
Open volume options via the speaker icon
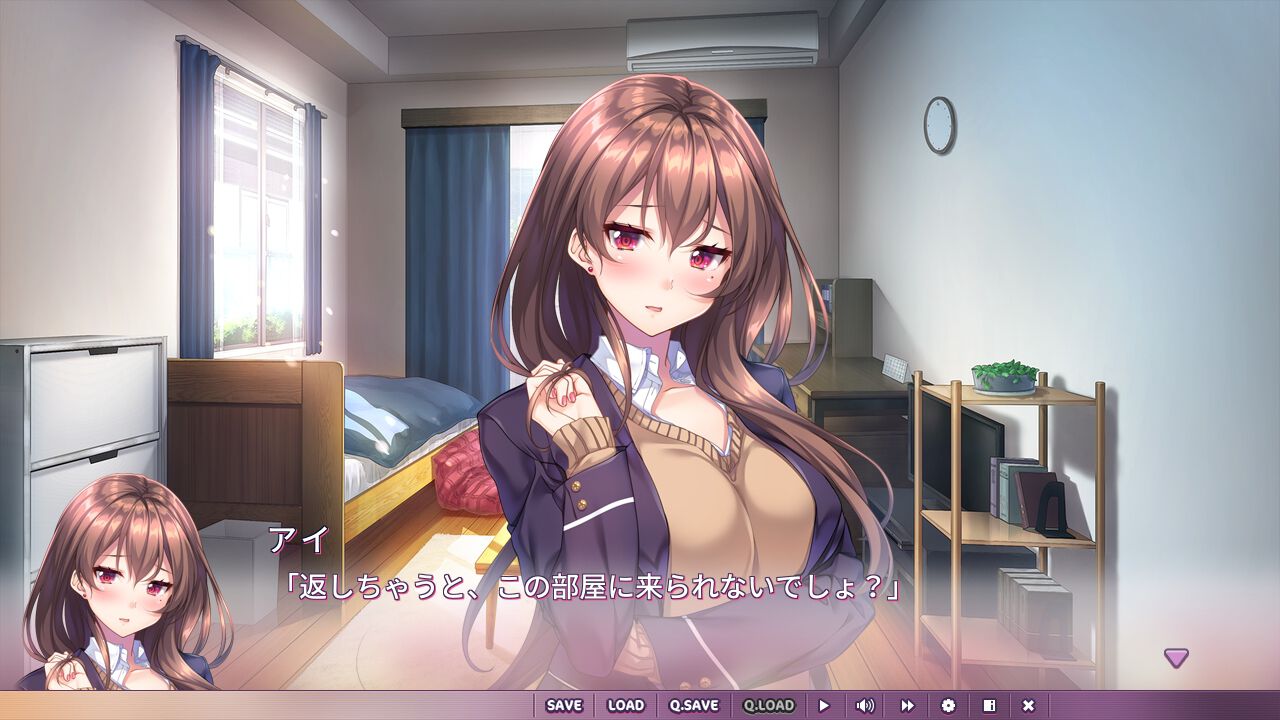coord(864,705)
